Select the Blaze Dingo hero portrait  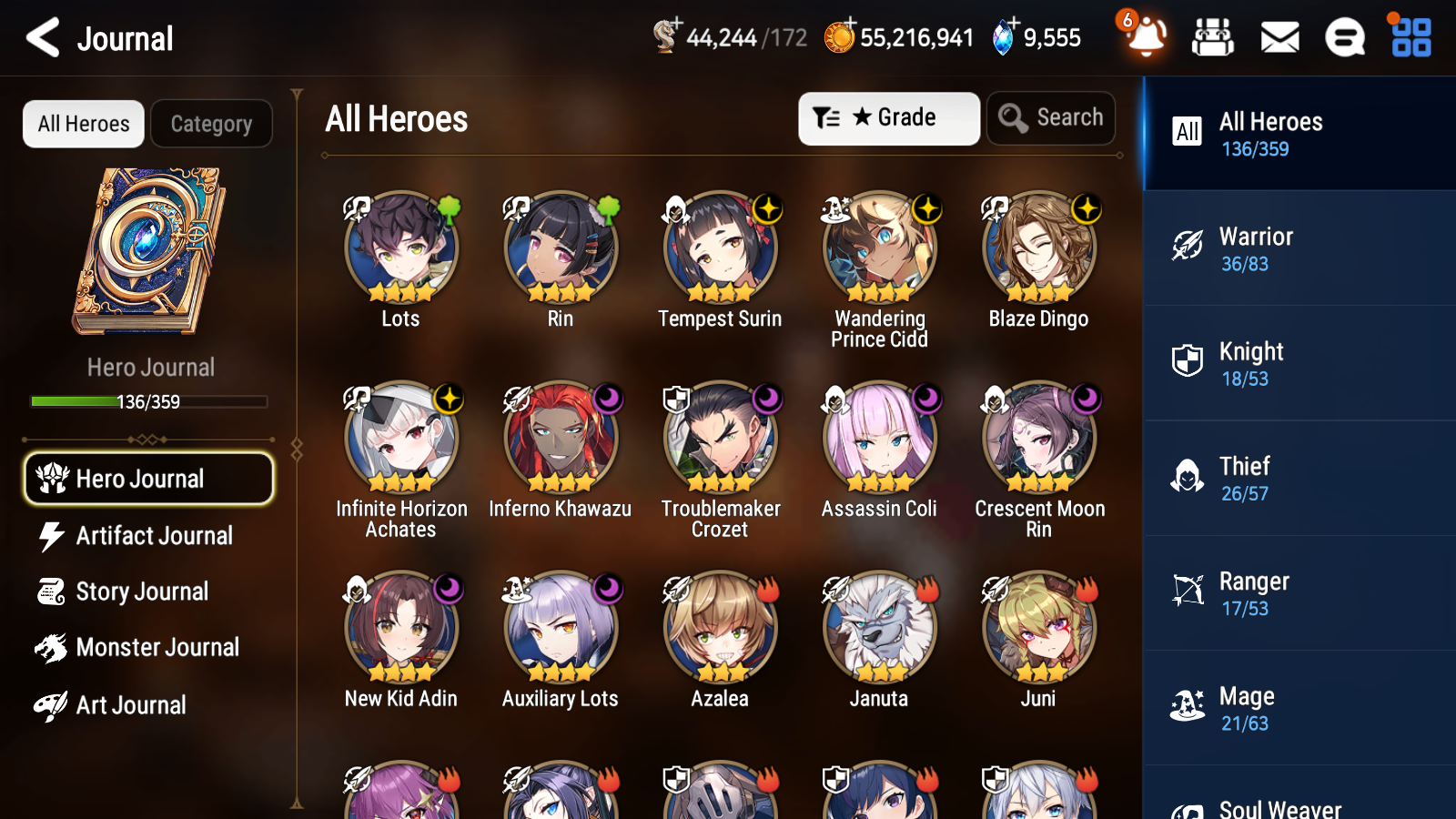tap(1038, 246)
